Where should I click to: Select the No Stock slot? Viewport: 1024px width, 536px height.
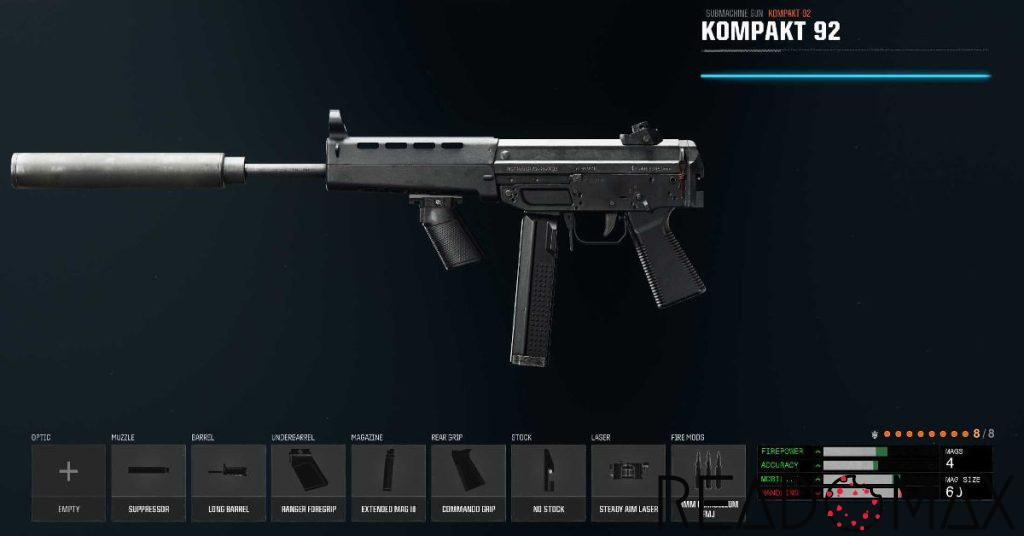[x=548, y=482]
